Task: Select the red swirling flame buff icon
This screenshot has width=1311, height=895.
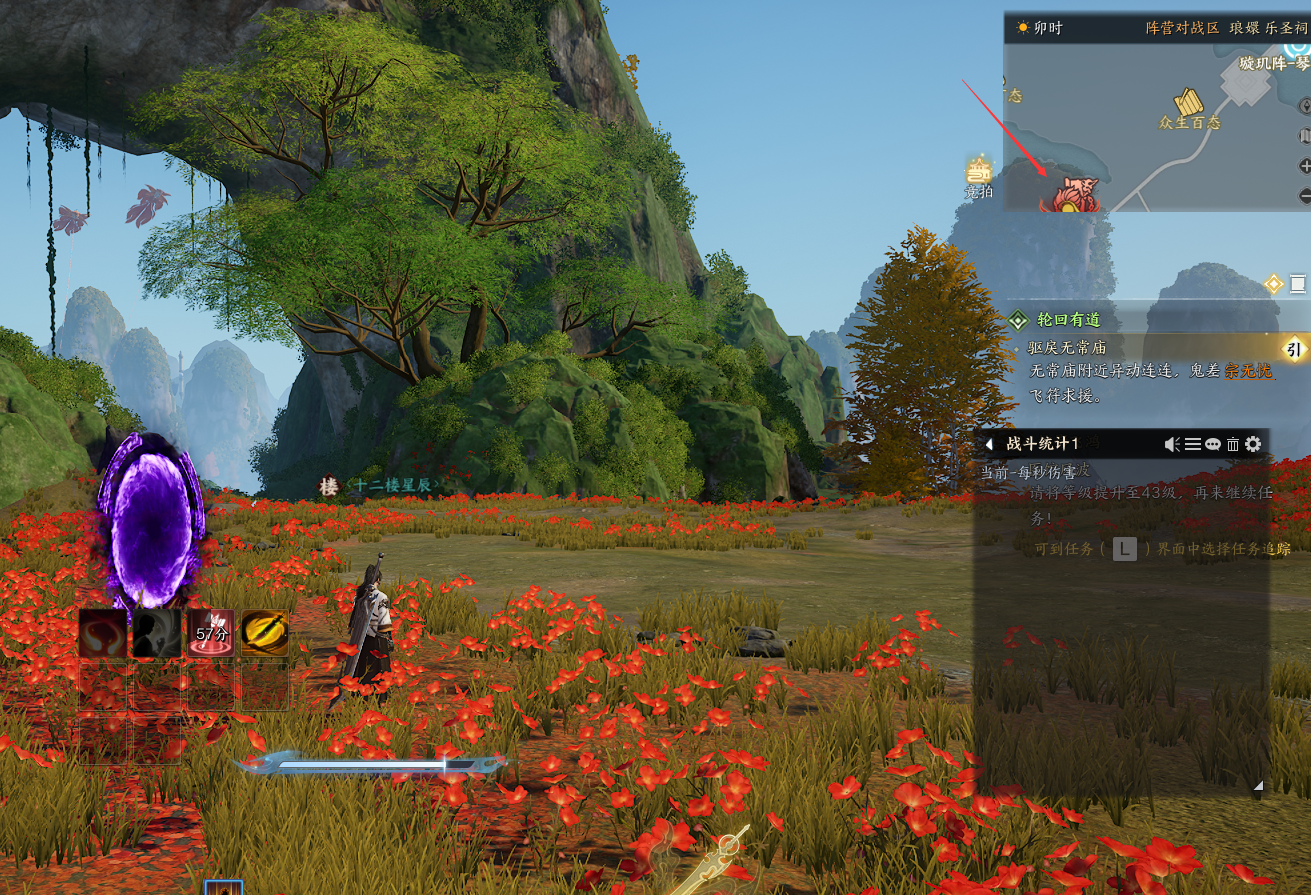Action: click(x=103, y=634)
